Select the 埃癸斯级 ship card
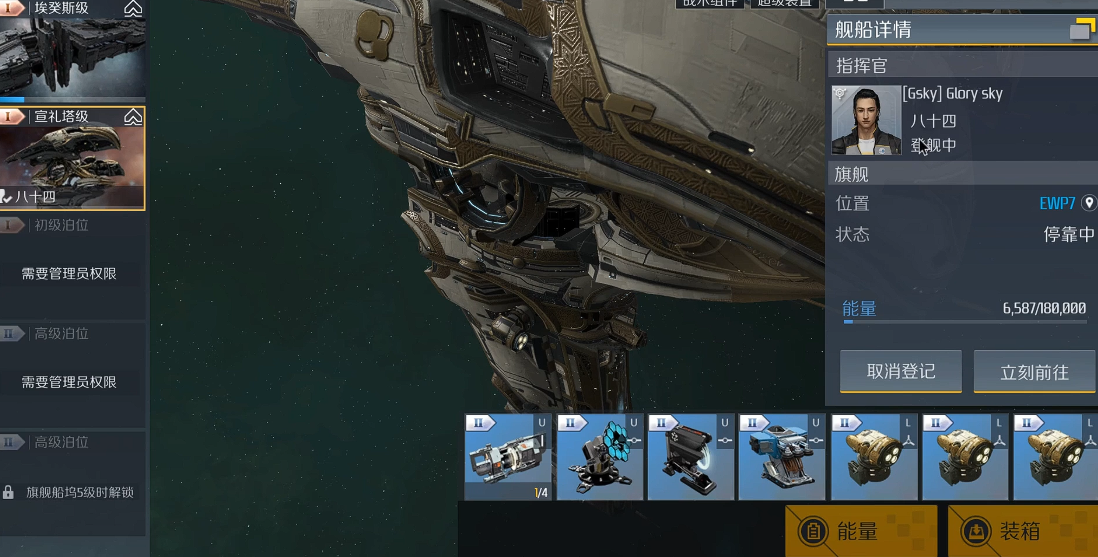 coord(72,50)
